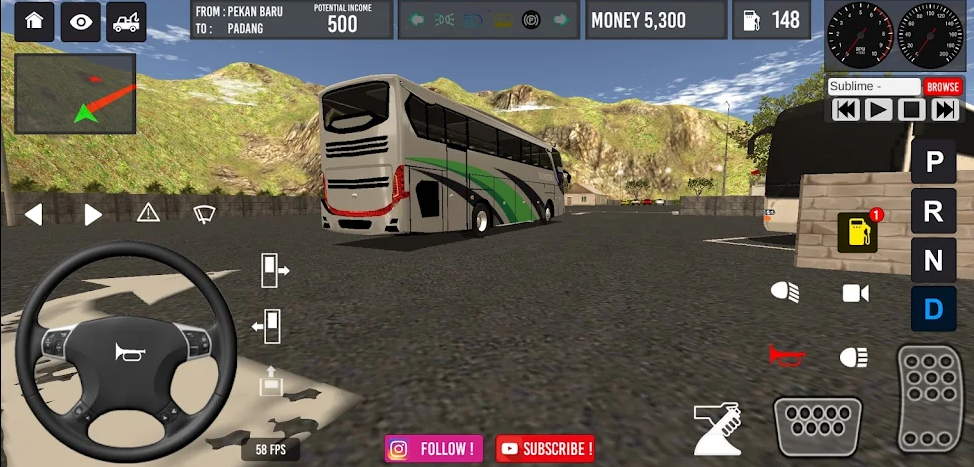Sound the red air horn
Viewport: 974px width, 467px height.
click(x=786, y=356)
